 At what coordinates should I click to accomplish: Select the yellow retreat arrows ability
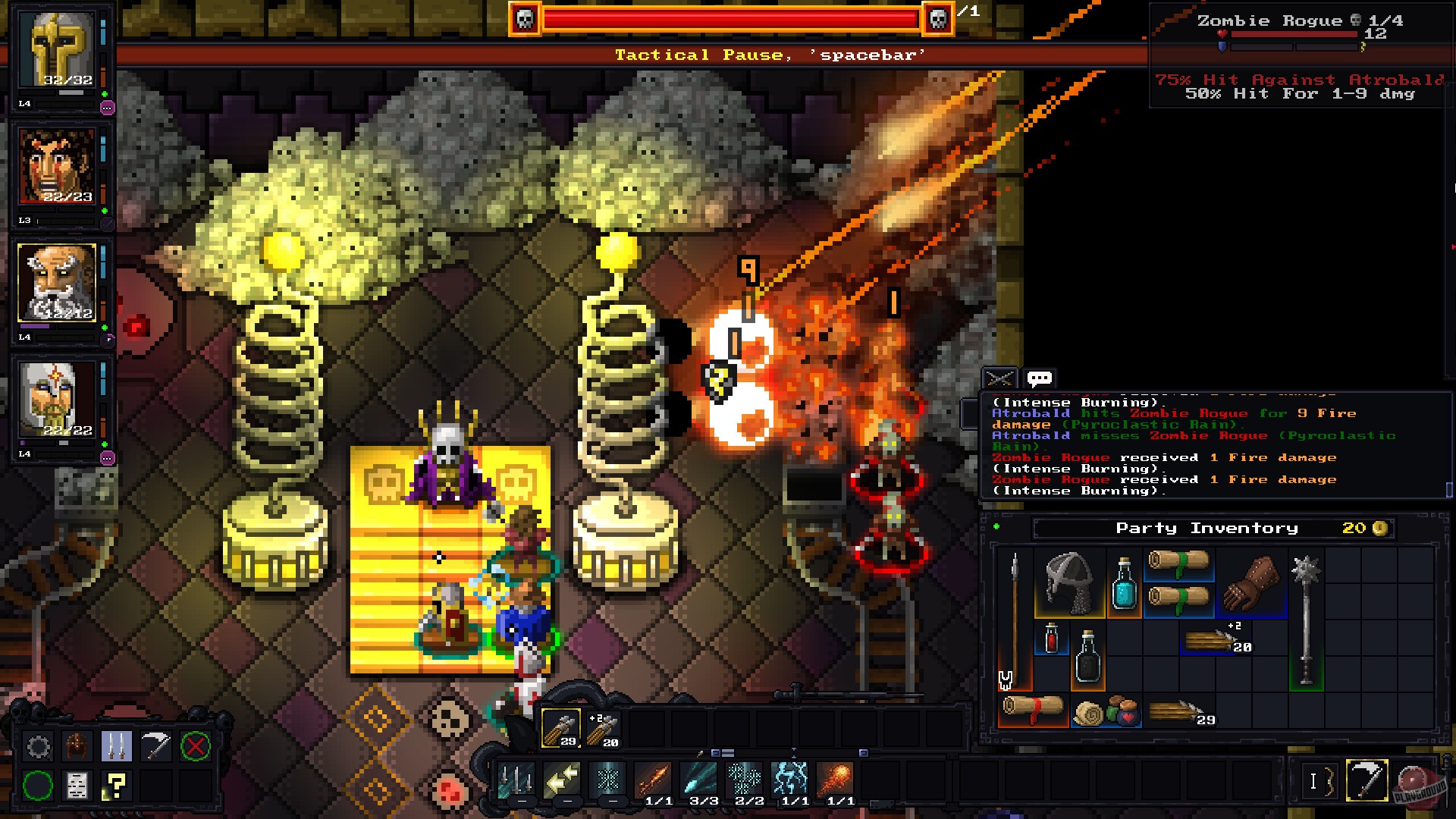pyautogui.click(x=561, y=780)
